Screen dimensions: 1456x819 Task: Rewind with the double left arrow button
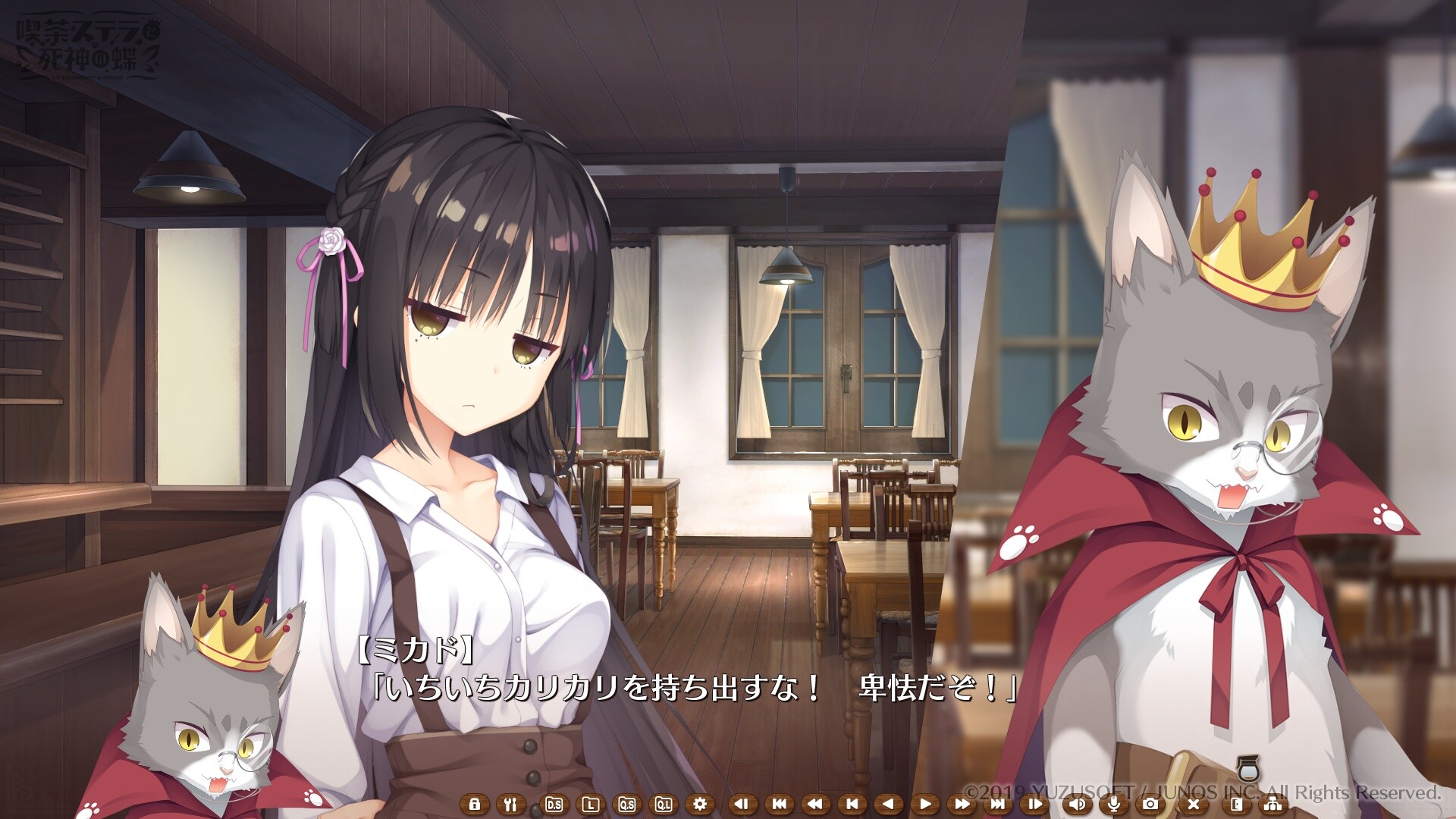[815, 804]
